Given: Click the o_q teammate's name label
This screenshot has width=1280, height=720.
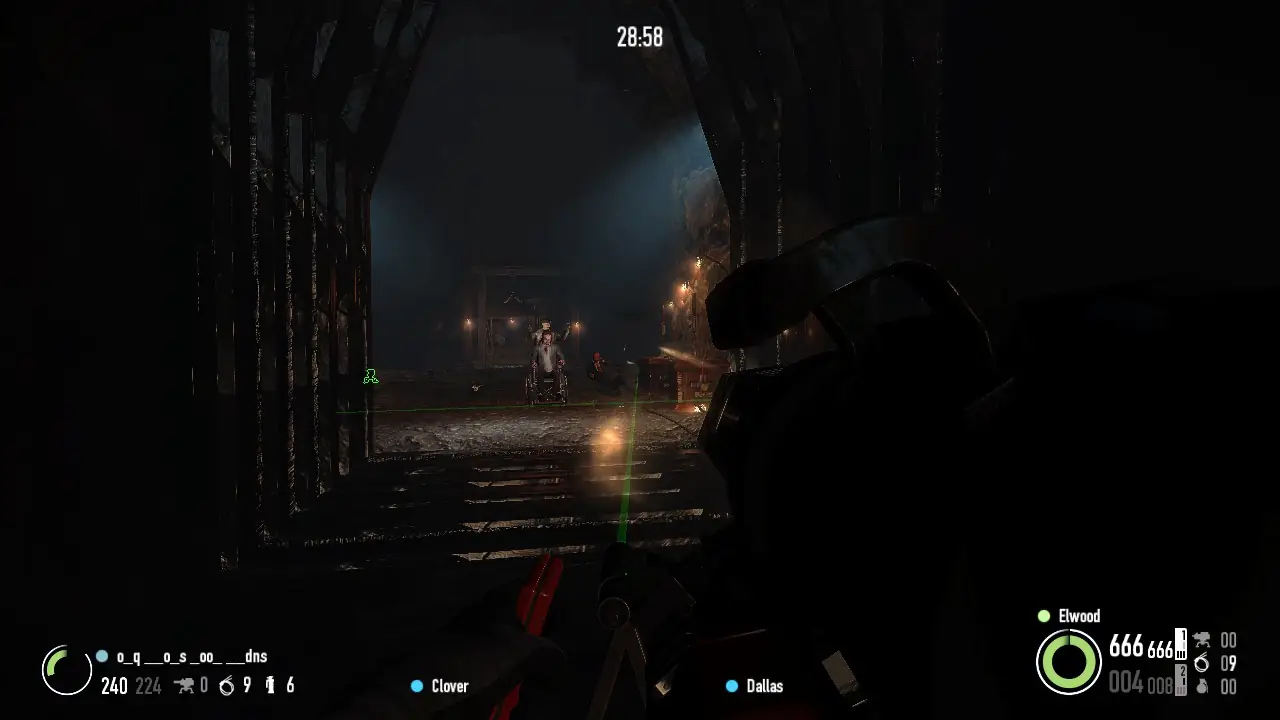Looking at the screenshot, I should (191, 657).
